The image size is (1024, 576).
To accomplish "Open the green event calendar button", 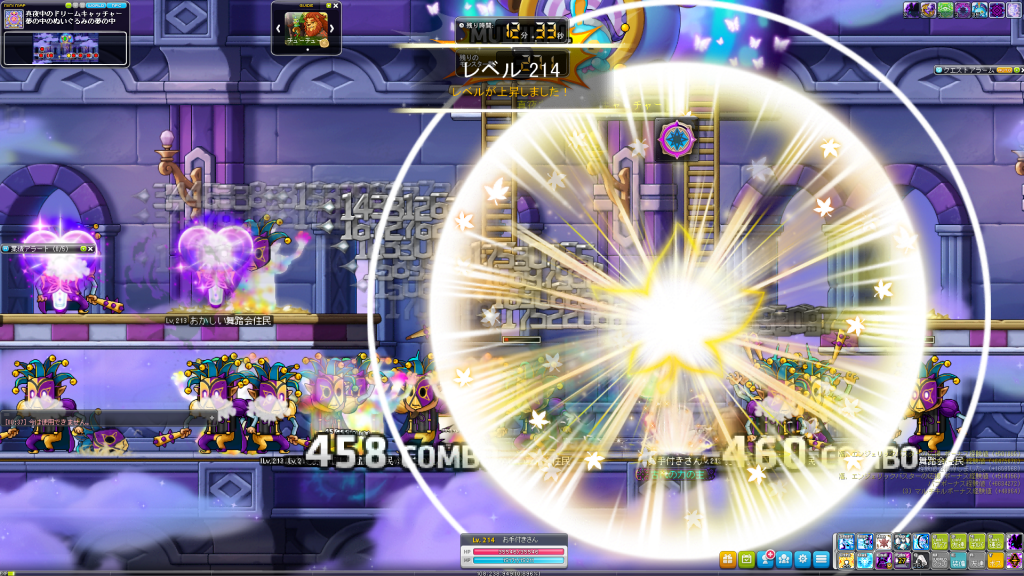I will pos(745,557).
